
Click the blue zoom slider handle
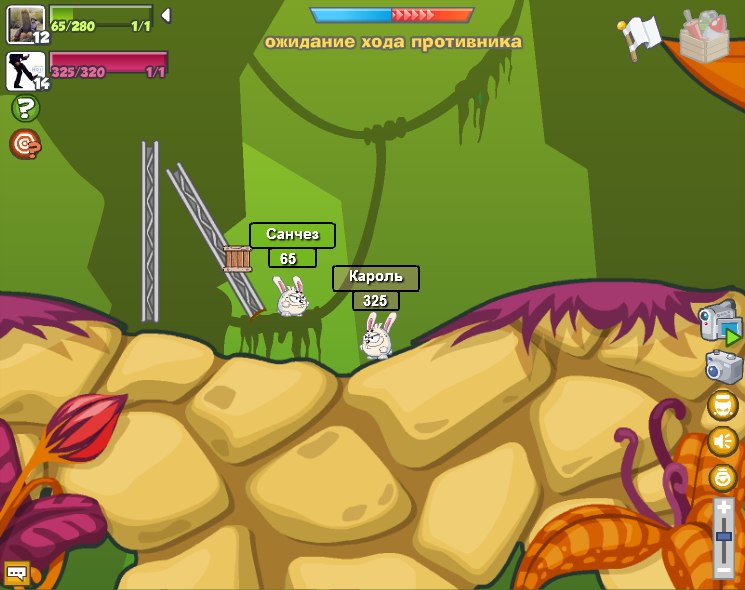724,537
